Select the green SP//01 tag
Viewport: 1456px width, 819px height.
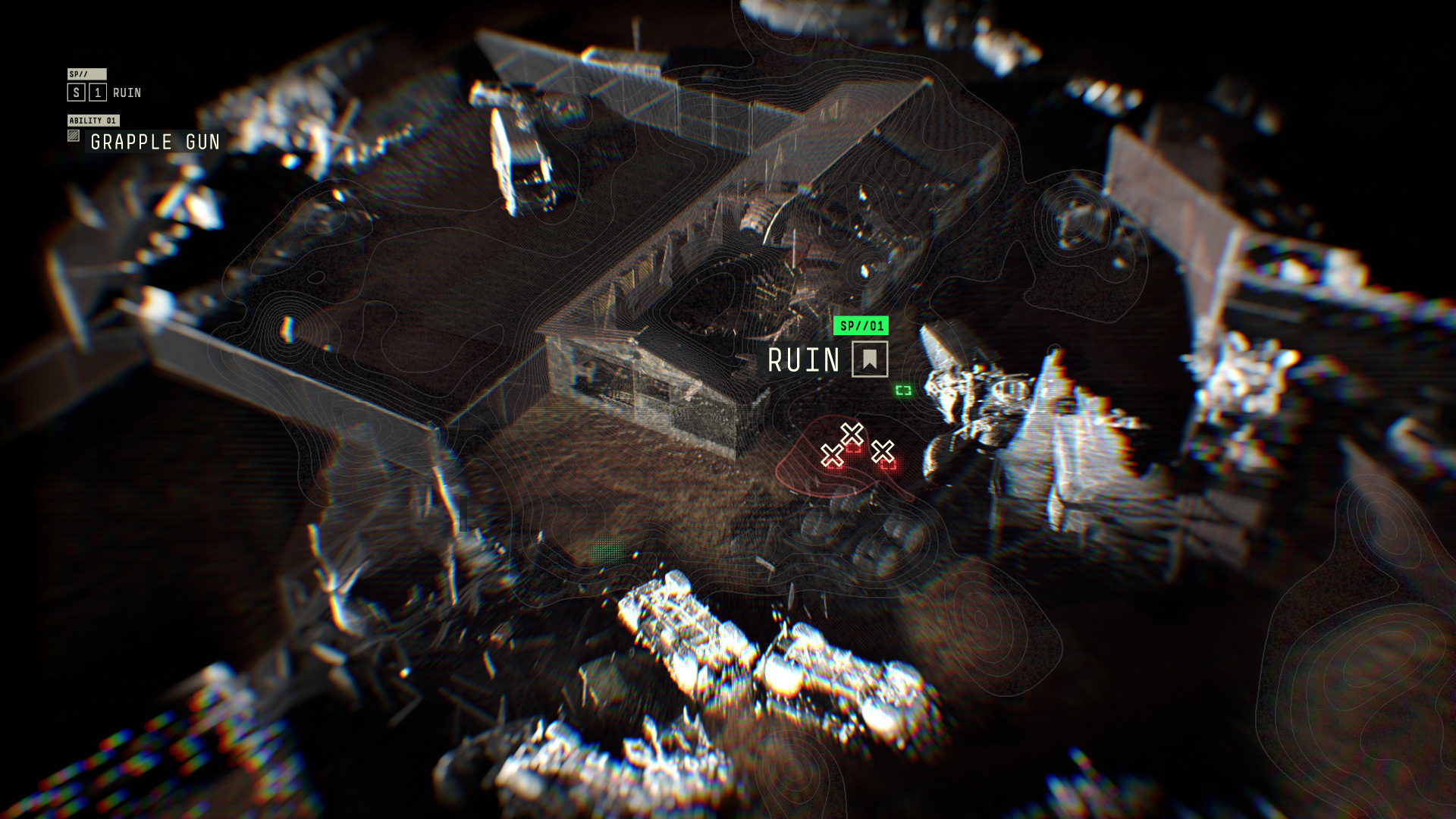(x=861, y=326)
